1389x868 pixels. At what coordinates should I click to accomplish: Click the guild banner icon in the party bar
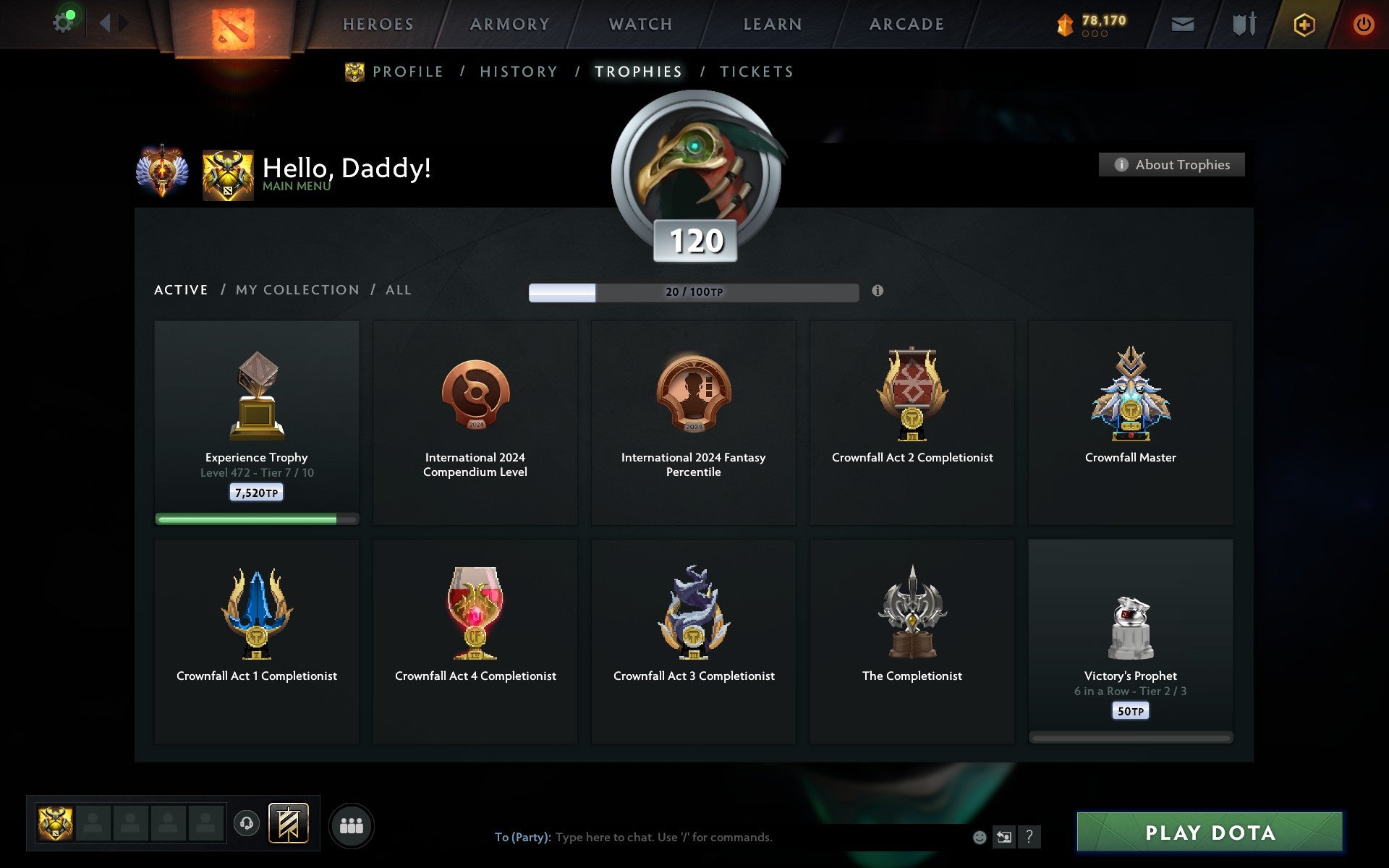pos(288,824)
